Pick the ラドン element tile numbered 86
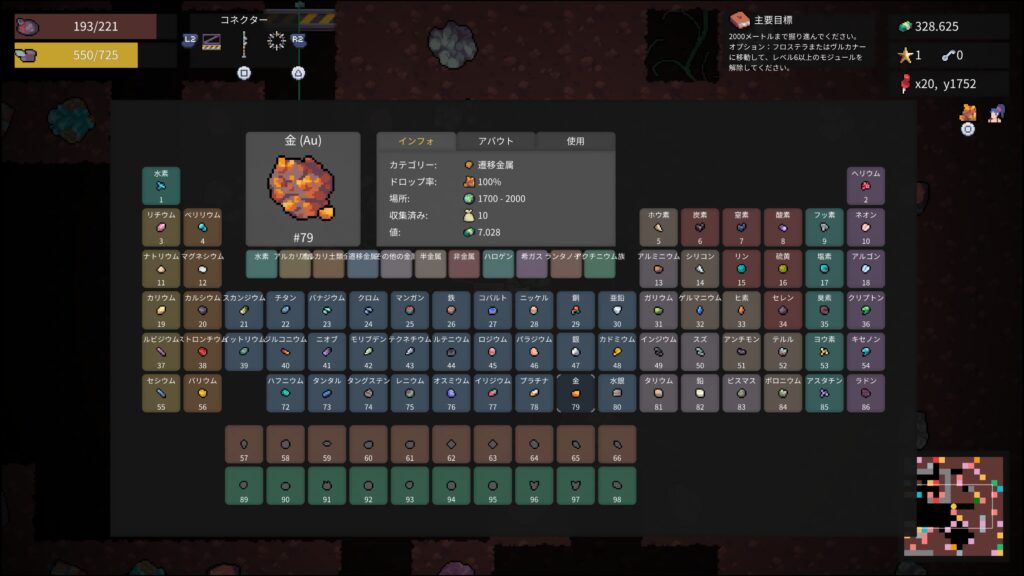Screen dimensions: 1024x576 click(x=866, y=393)
